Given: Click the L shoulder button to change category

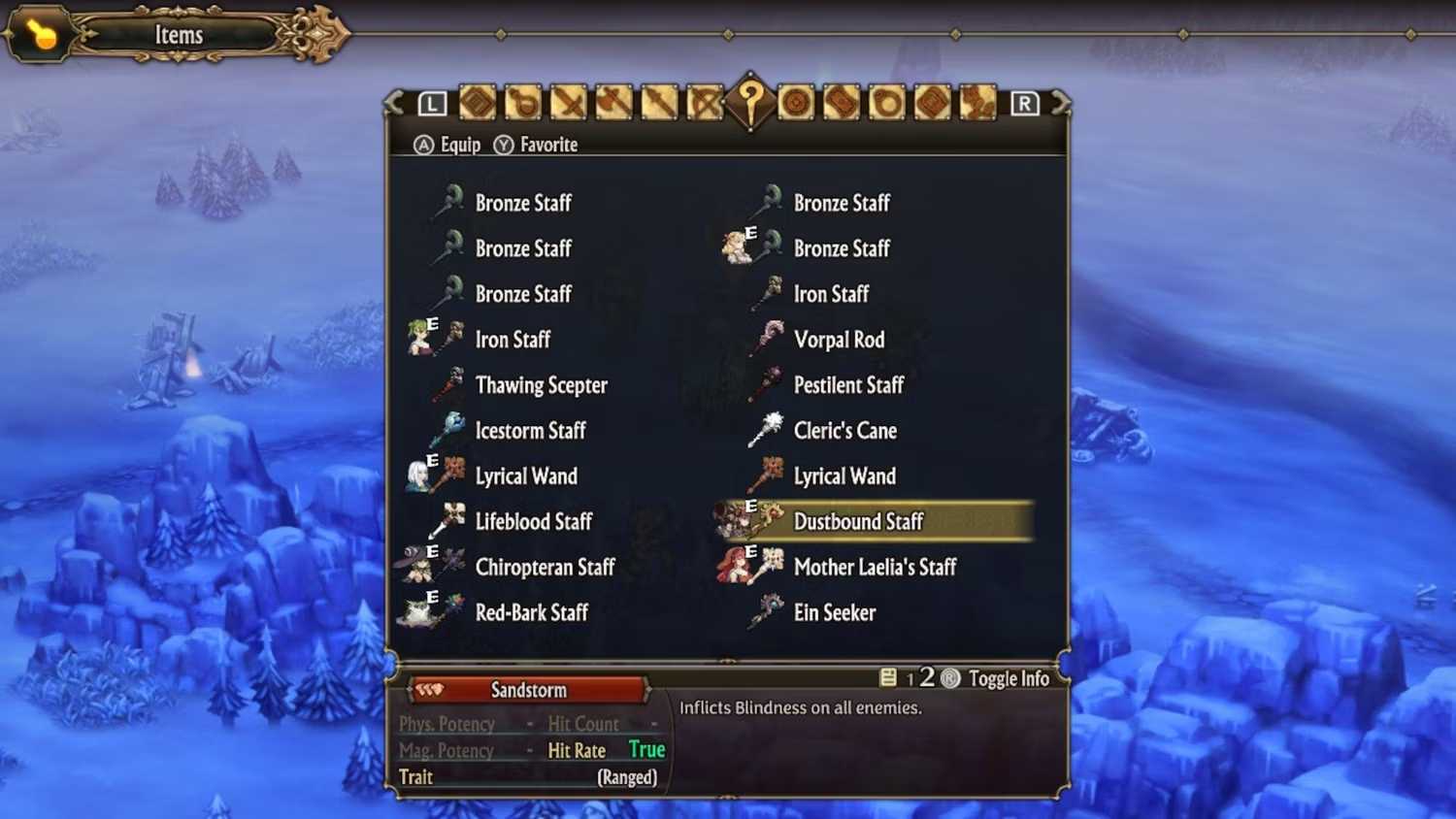Looking at the screenshot, I should pyautogui.click(x=432, y=102).
